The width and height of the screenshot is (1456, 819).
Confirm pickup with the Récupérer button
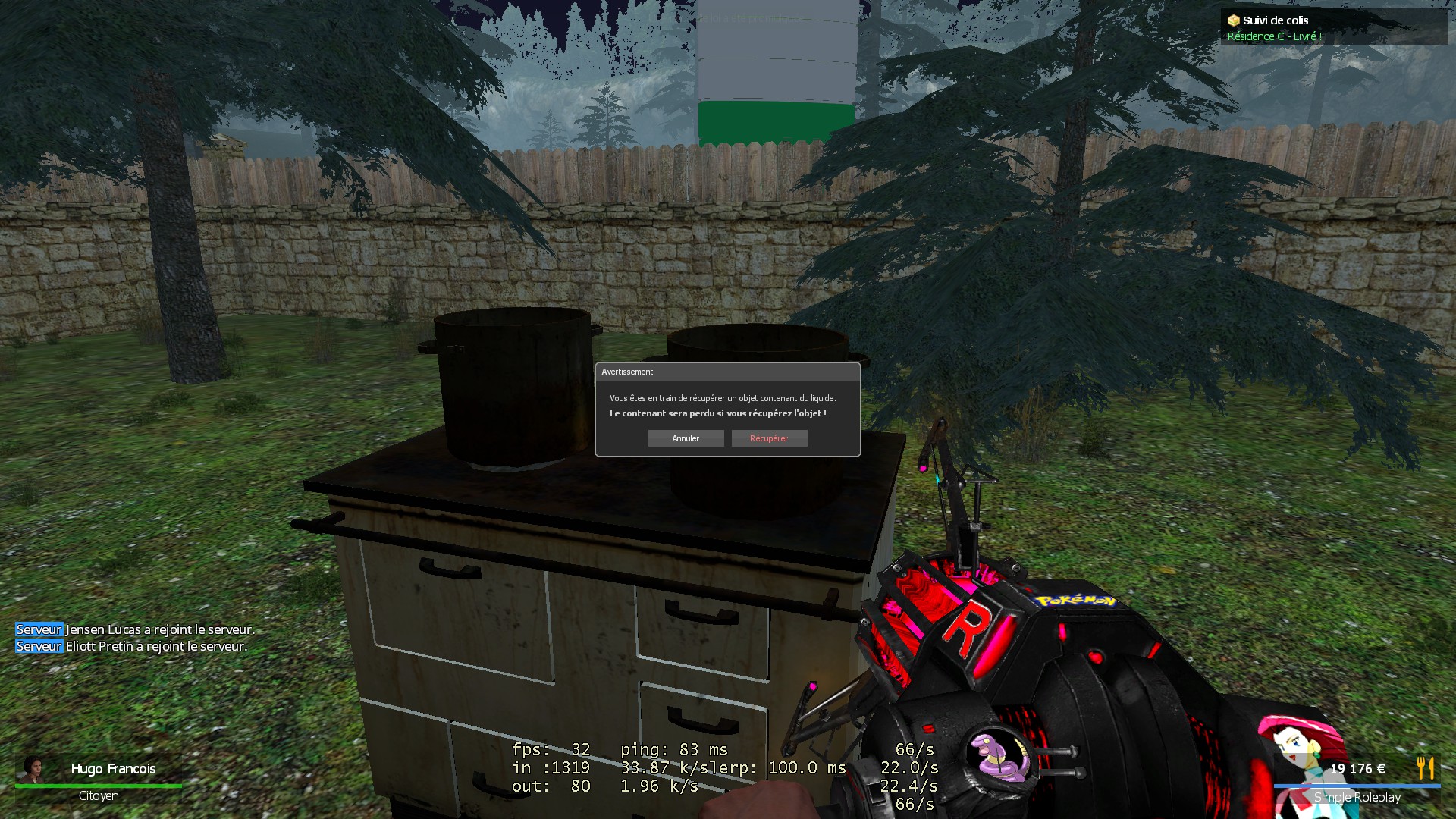pos(769,438)
